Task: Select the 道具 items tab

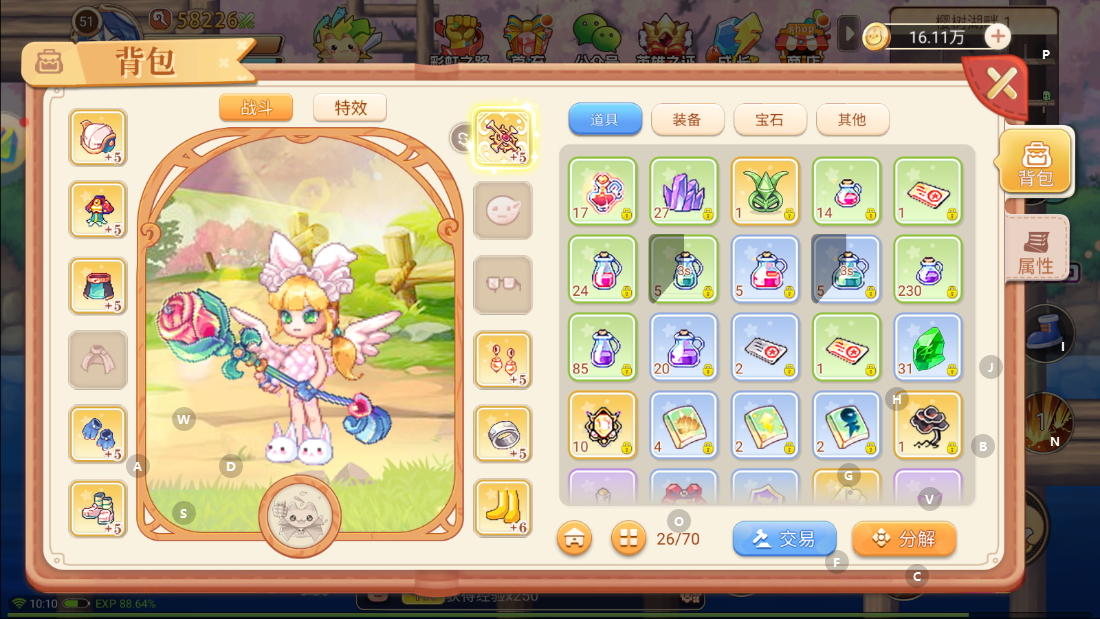Action: pyautogui.click(x=604, y=120)
